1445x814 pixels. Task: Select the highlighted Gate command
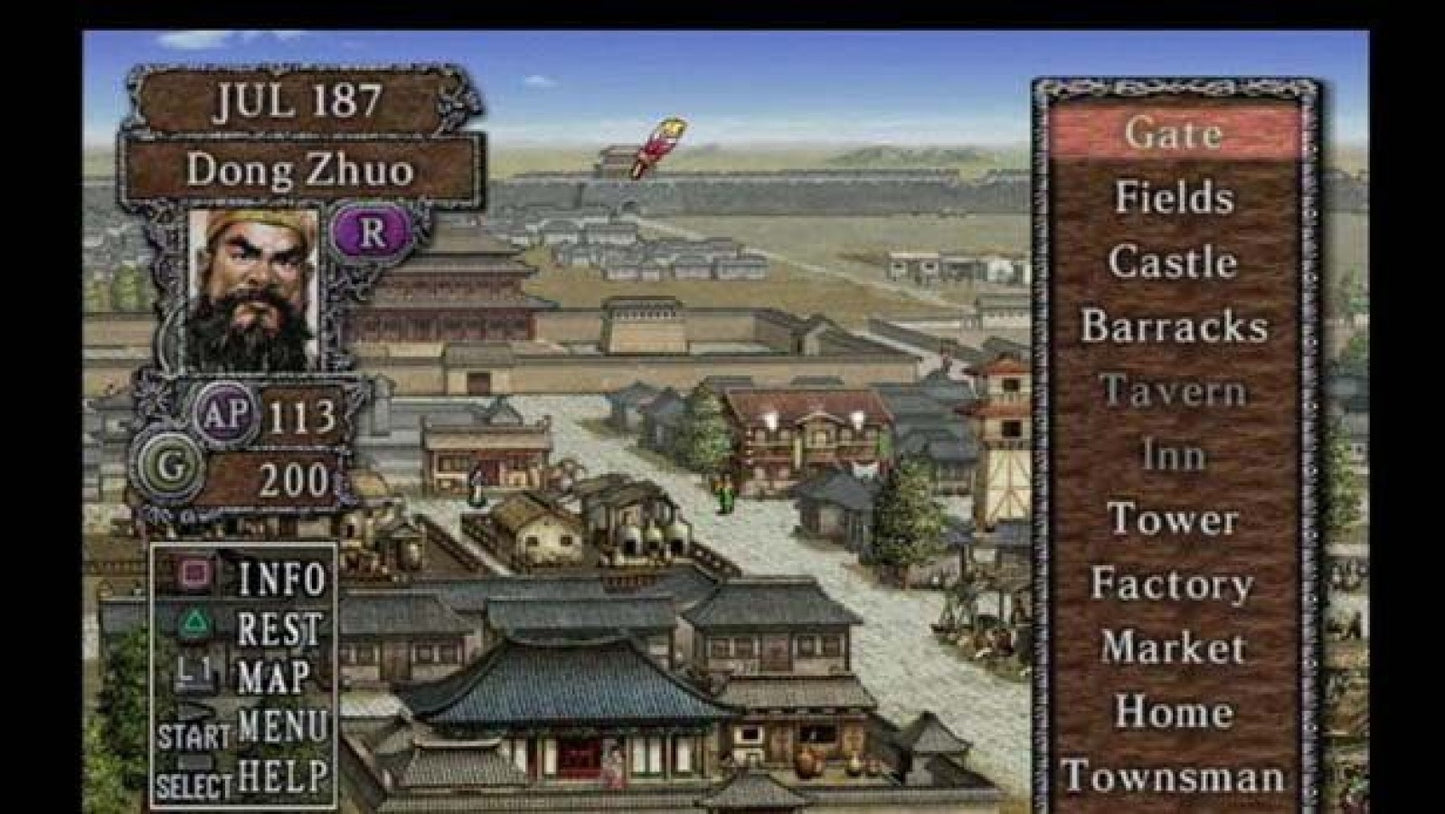[1178, 133]
